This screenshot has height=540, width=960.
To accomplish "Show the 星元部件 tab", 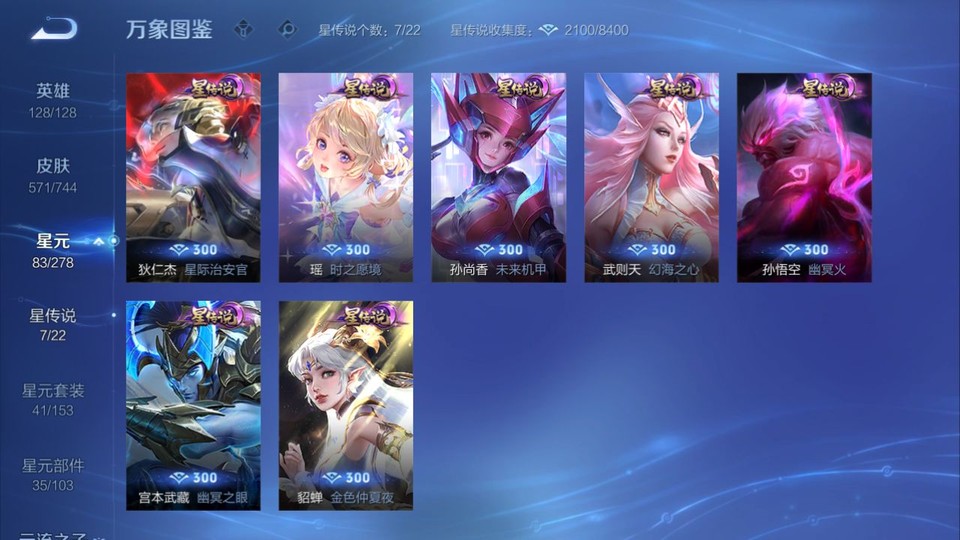I will click(x=53, y=474).
